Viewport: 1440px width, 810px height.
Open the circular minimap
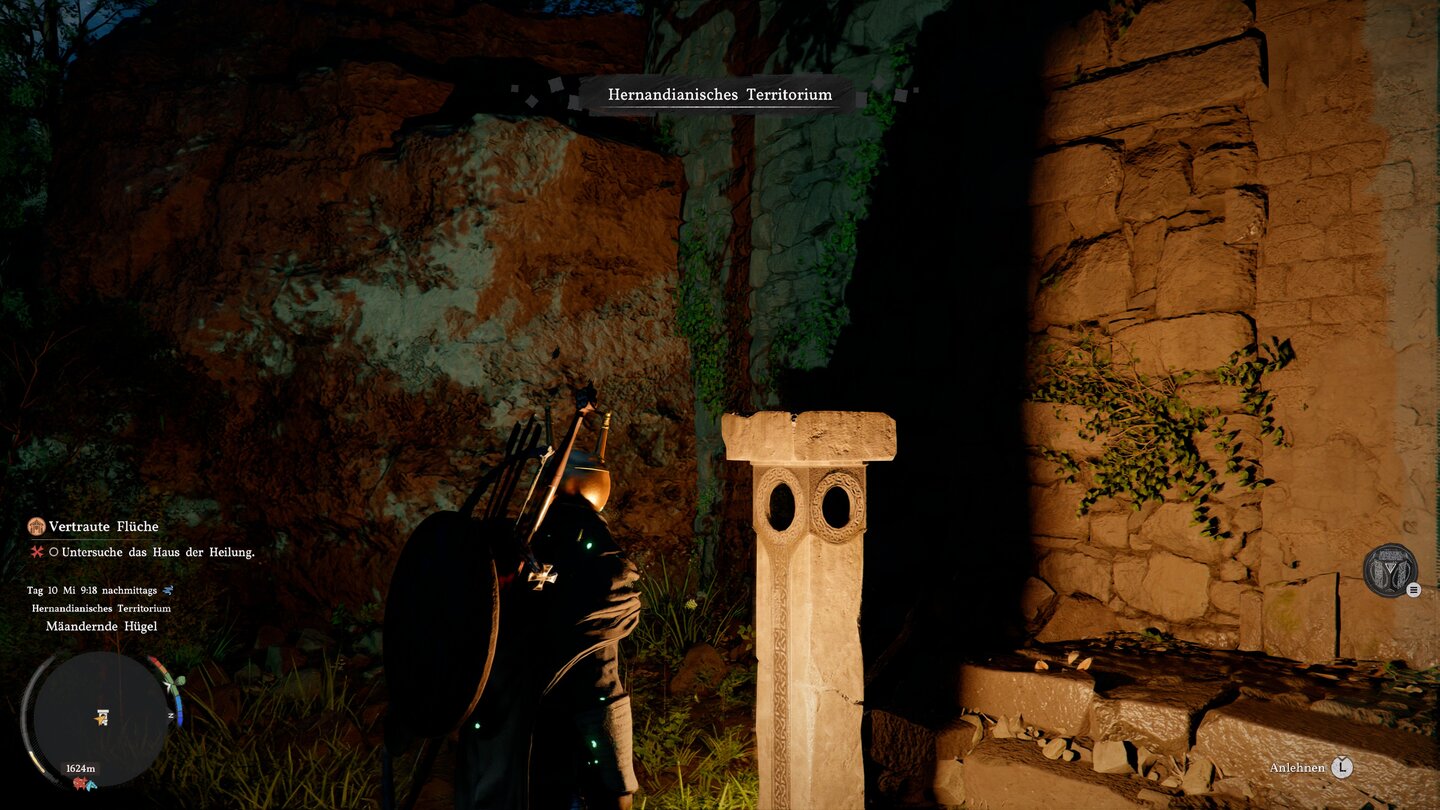(x=100, y=718)
